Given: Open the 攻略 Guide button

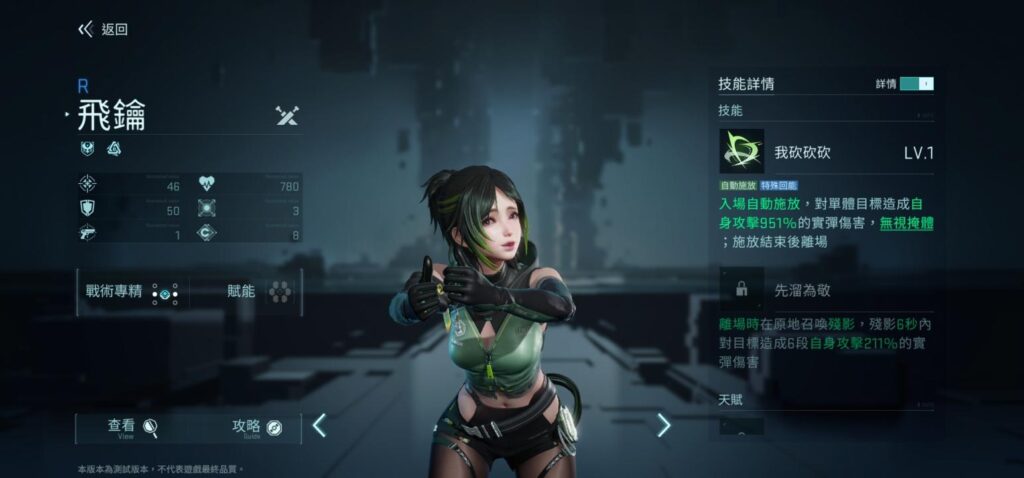Looking at the screenshot, I should click(x=257, y=428).
